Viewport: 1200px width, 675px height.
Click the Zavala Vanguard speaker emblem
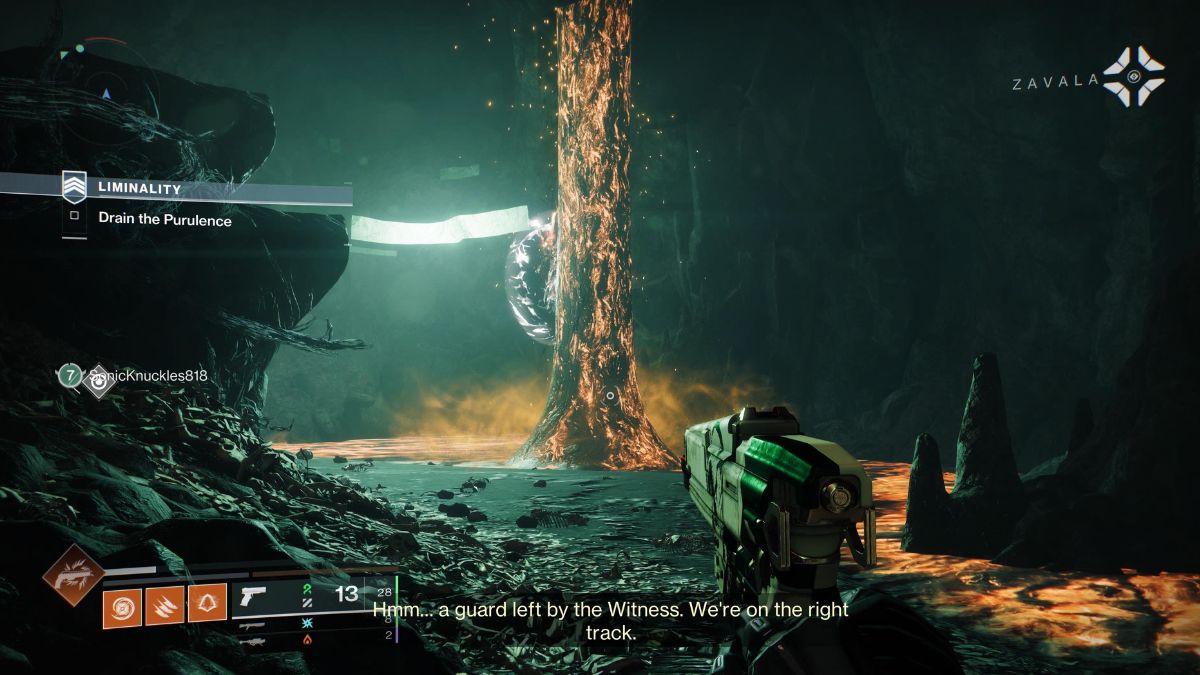(x=1133, y=77)
